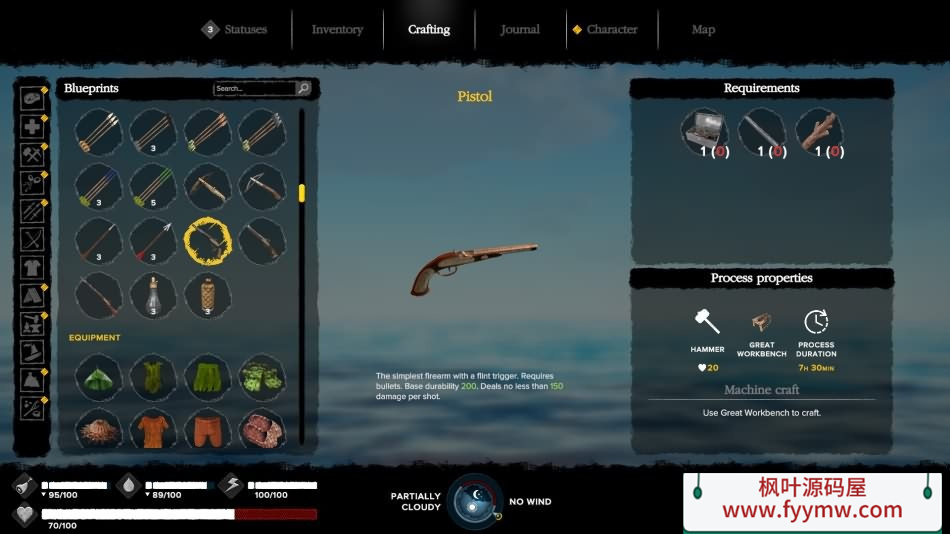Click the blueprints list scrollbar handle
The width and height of the screenshot is (950, 534).
[x=302, y=193]
